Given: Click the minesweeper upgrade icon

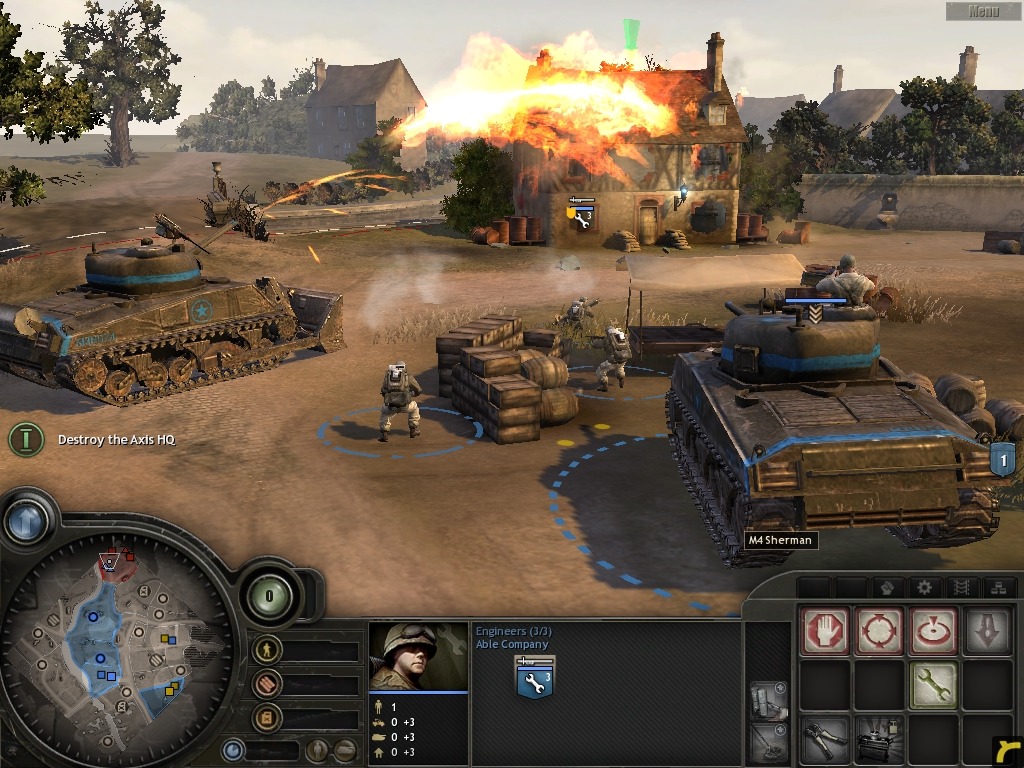Looking at the screenshot, I should click(767, 742).
